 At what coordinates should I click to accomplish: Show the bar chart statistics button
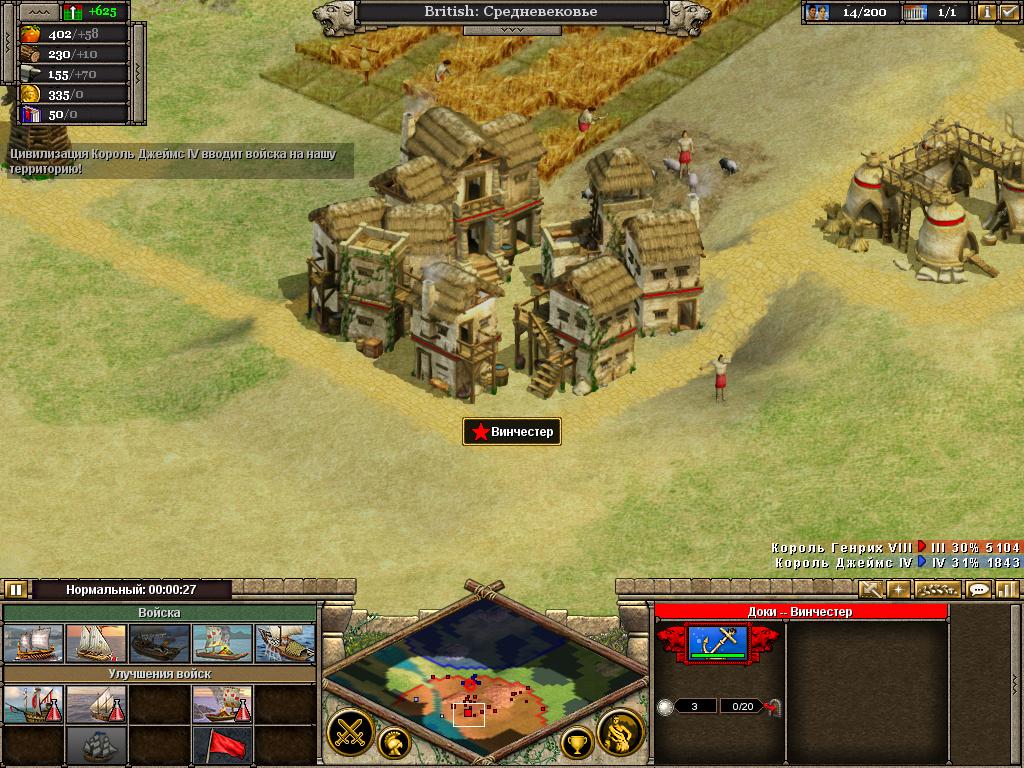pyautogui.click(x=1007, y=590)
